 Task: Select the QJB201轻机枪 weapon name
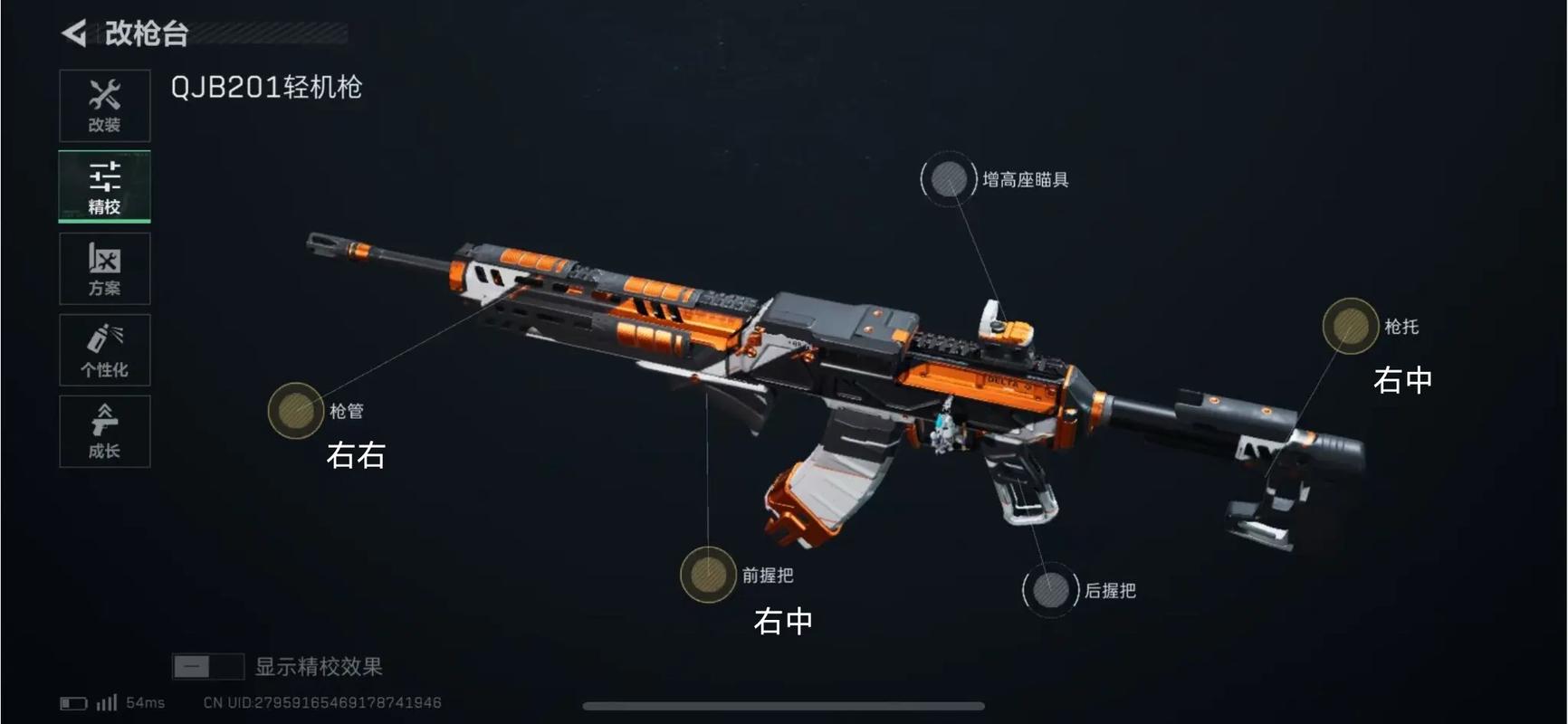point(266,87)
